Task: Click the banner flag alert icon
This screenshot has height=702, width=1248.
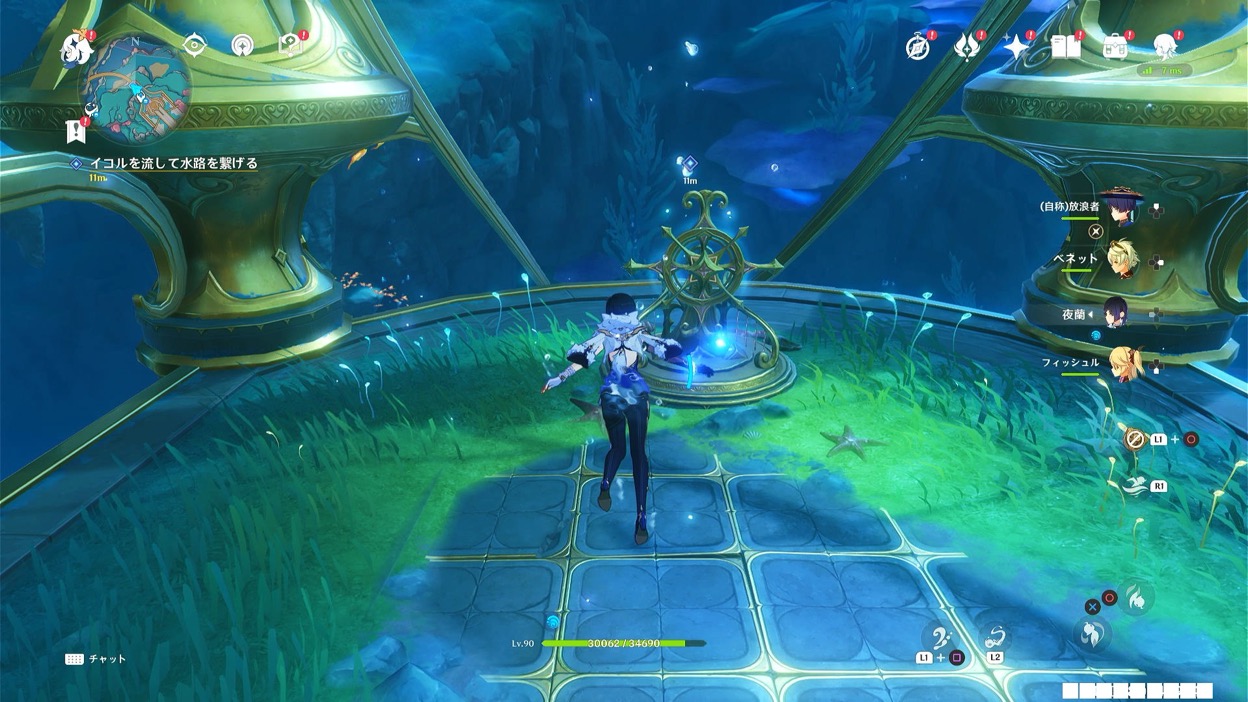Action: tap(74, 130)
